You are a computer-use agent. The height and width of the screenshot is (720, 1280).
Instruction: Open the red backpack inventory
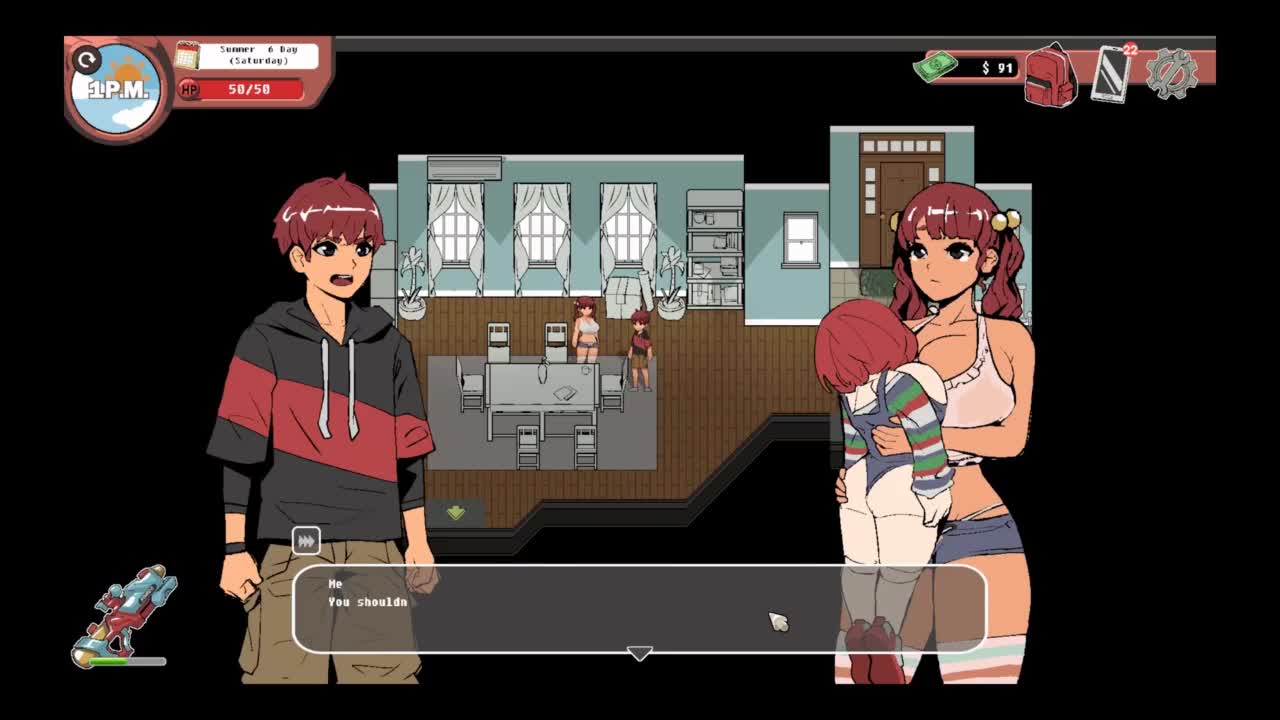(1050, 75)
